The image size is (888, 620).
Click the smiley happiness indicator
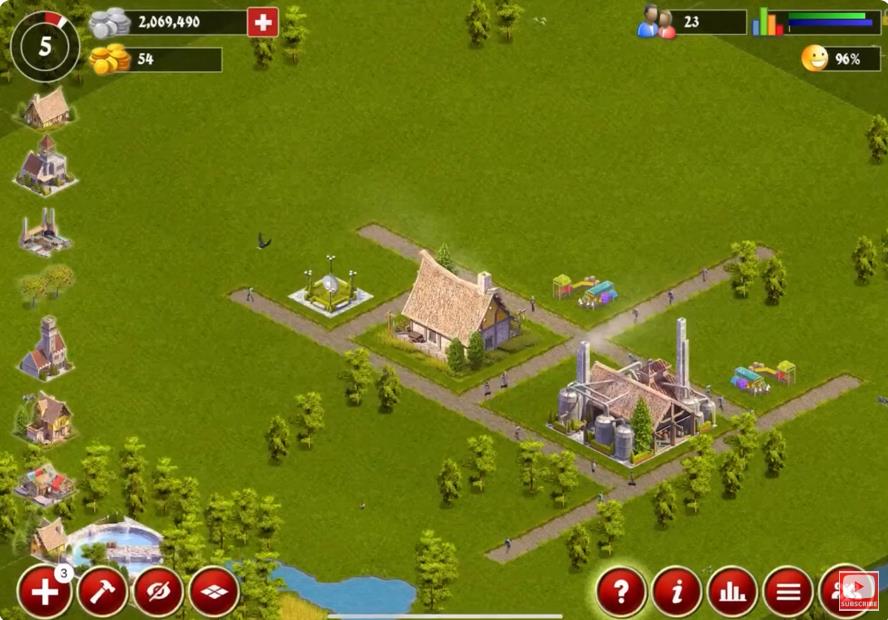tap(815, 58)
